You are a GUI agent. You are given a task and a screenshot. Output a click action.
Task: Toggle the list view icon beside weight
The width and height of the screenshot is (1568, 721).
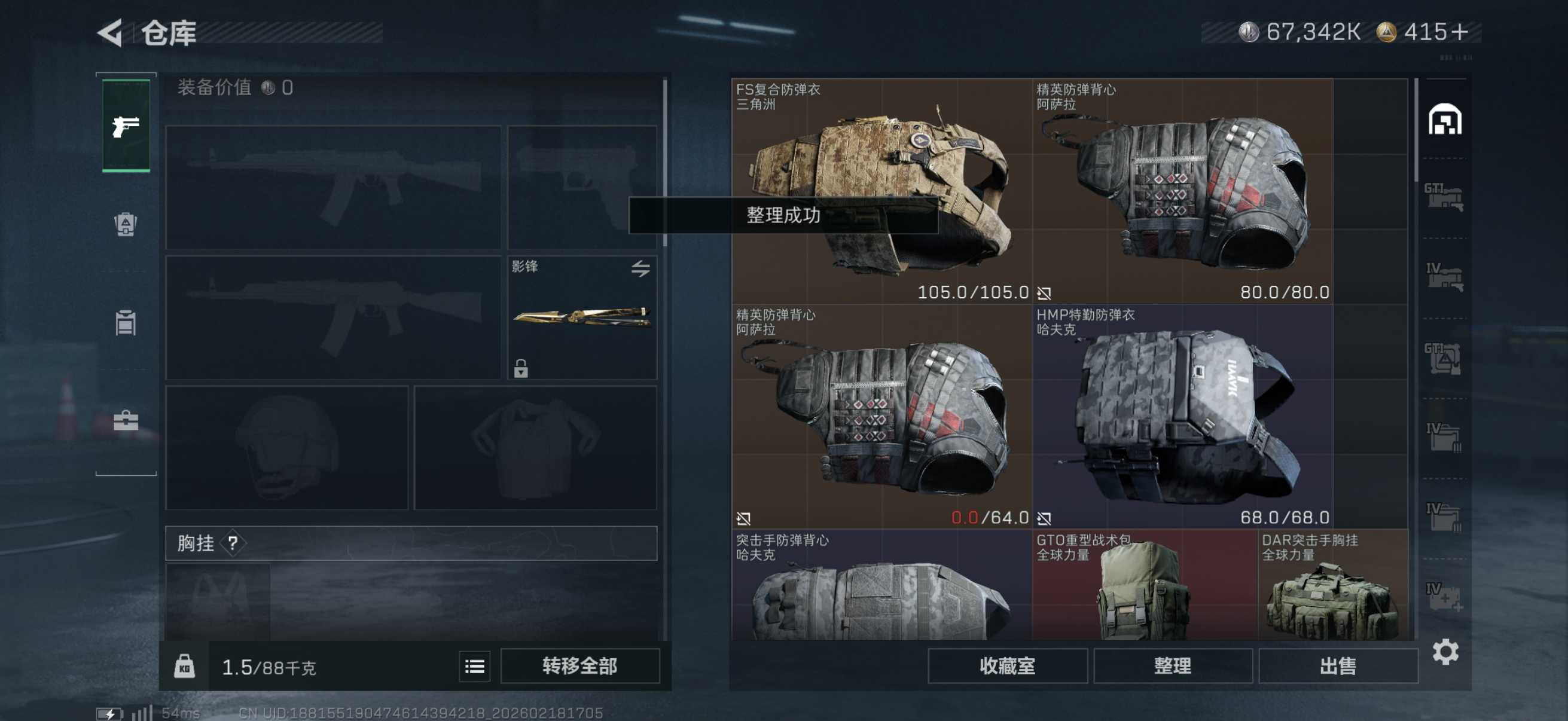point(474,667)
